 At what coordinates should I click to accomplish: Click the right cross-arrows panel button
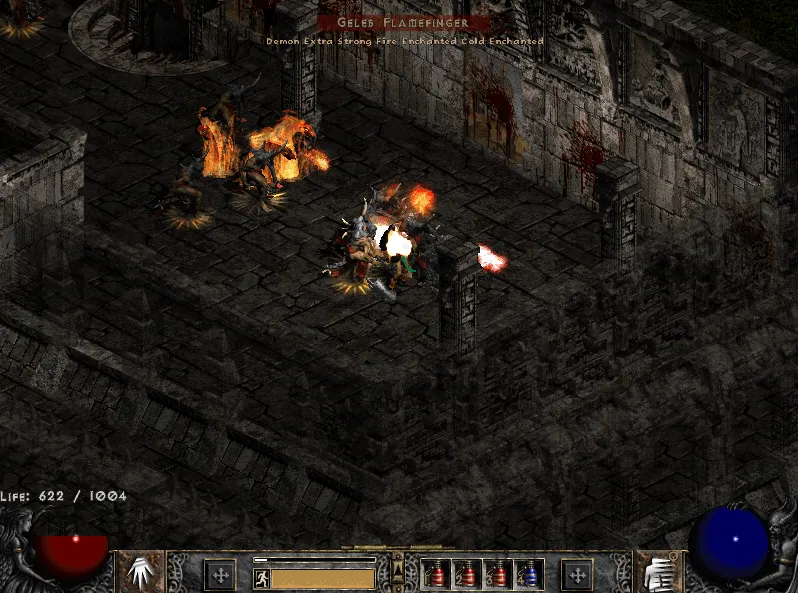[577, 575]
